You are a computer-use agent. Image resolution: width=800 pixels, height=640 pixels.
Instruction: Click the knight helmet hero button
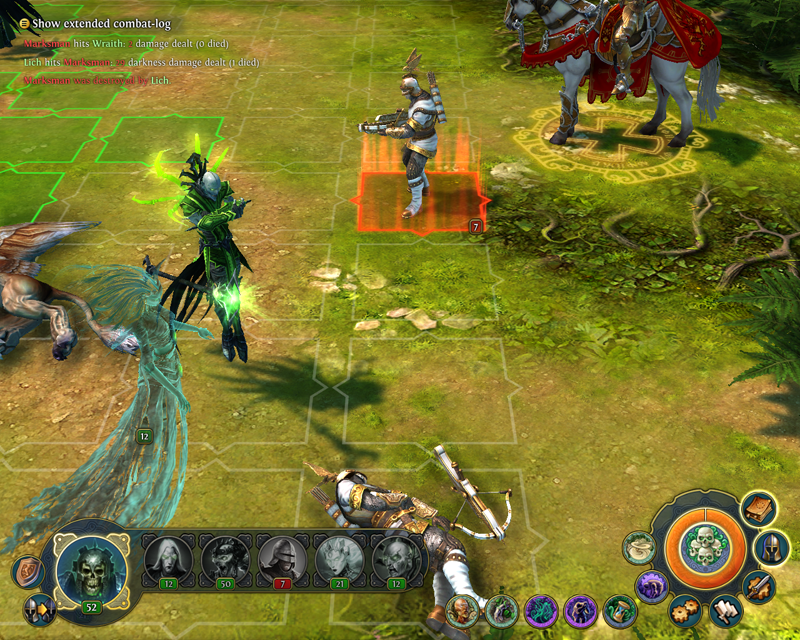tap(771, 547)
